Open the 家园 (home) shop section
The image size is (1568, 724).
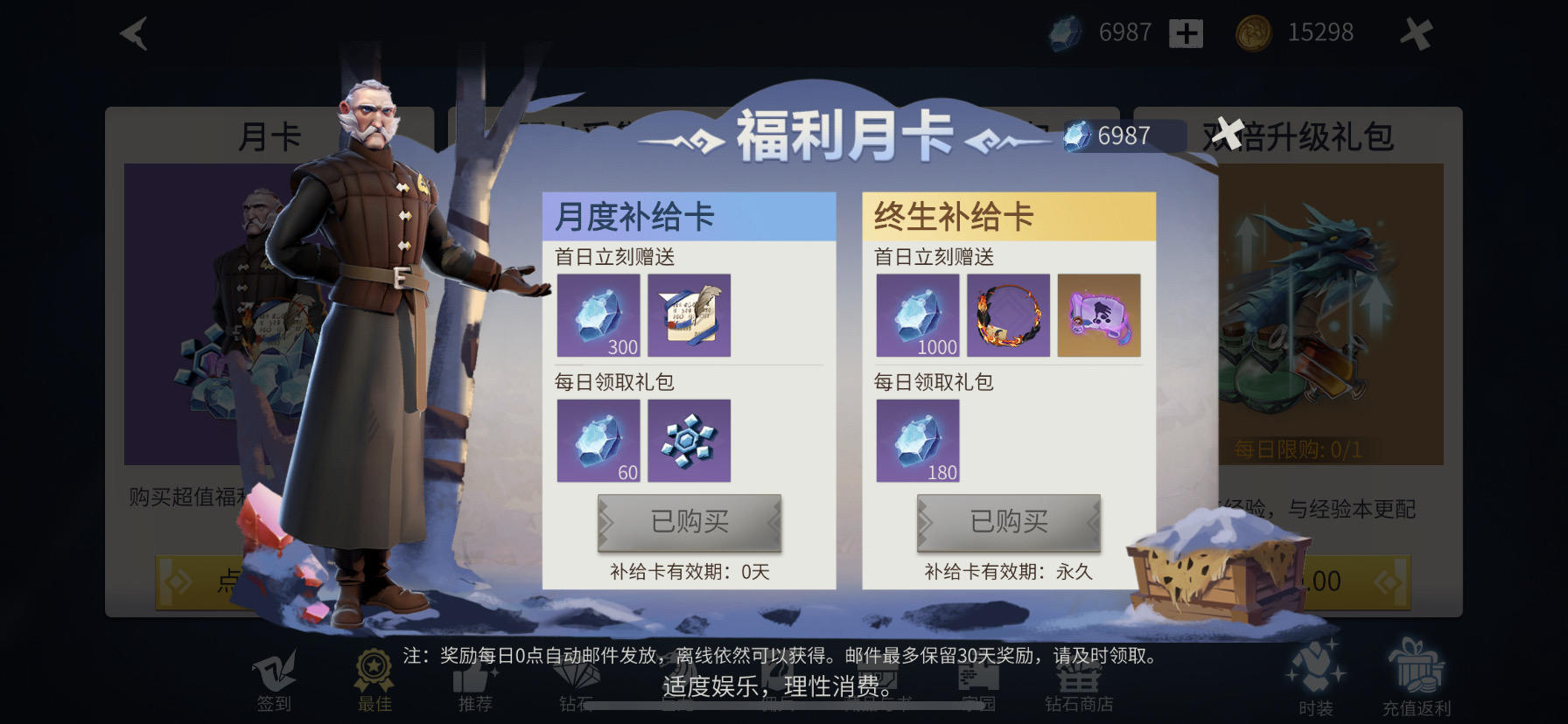point(978,678)
